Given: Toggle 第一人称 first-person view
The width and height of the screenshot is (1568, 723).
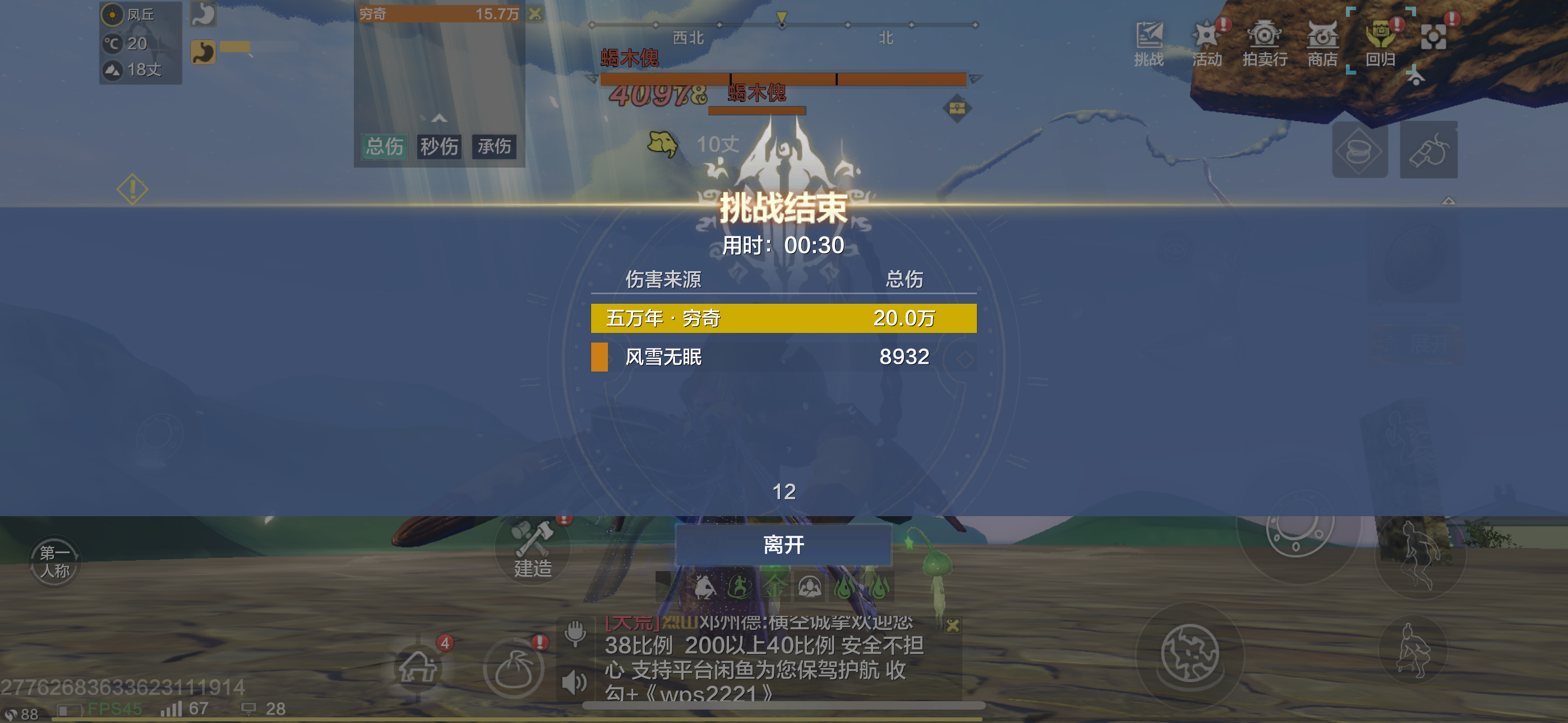Looking at the screenshot, I should [x=54, y=560].
